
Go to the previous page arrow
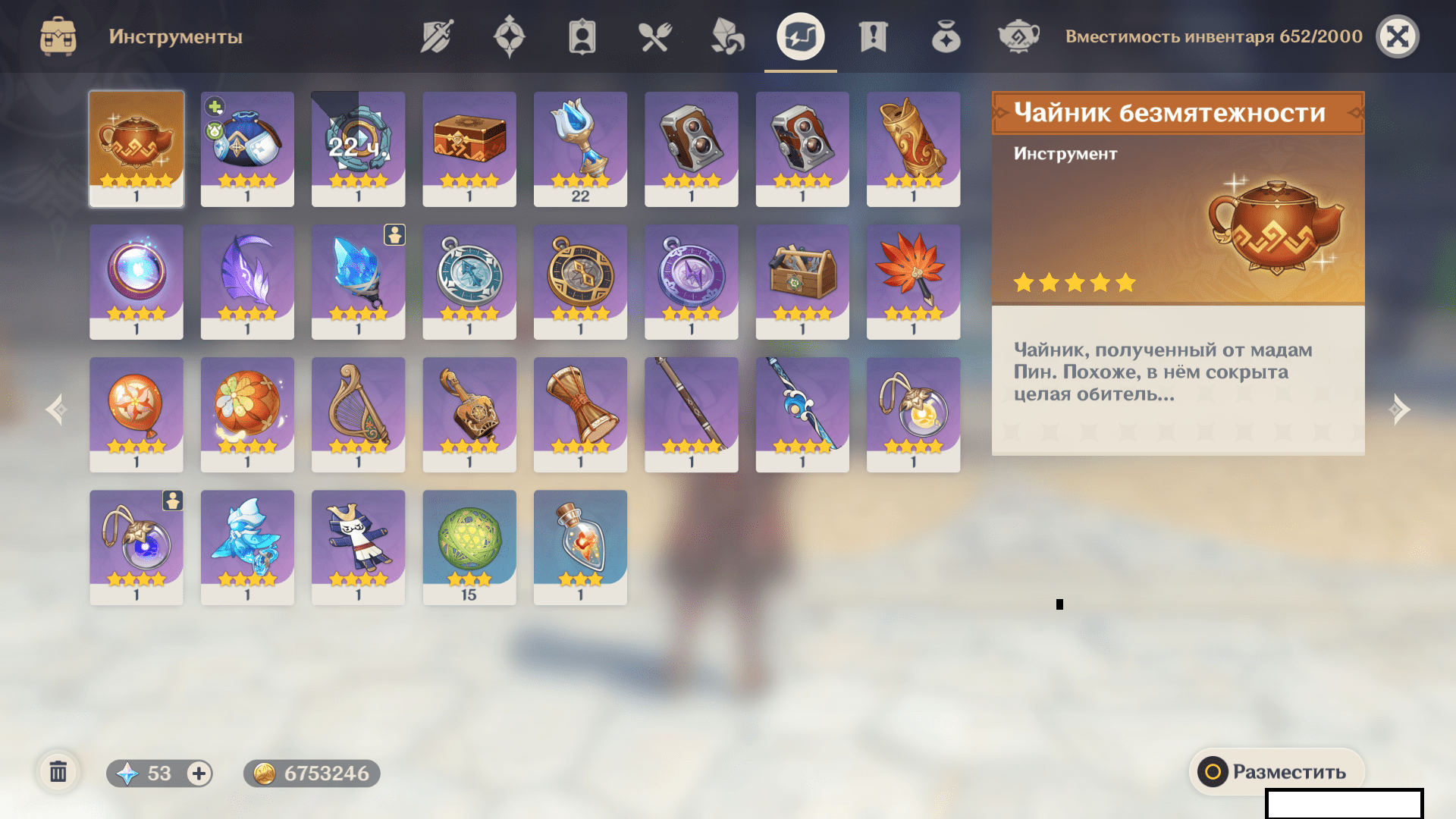click(56, 409)
